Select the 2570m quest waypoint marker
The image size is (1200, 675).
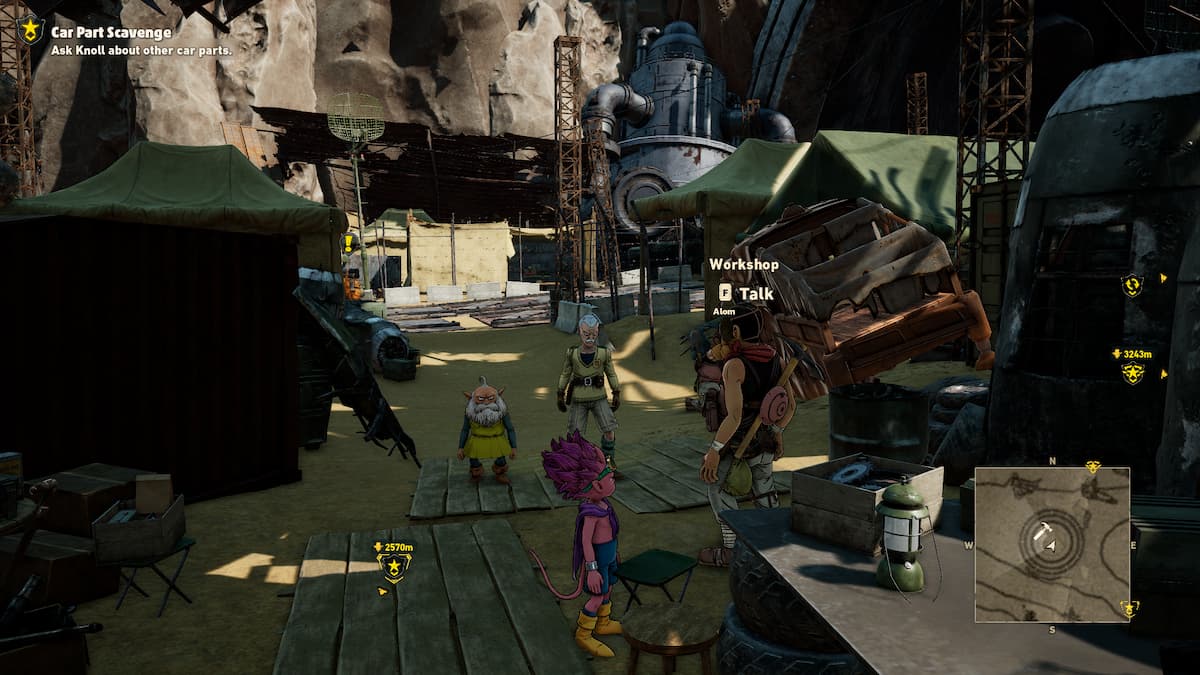click(393, 568)
